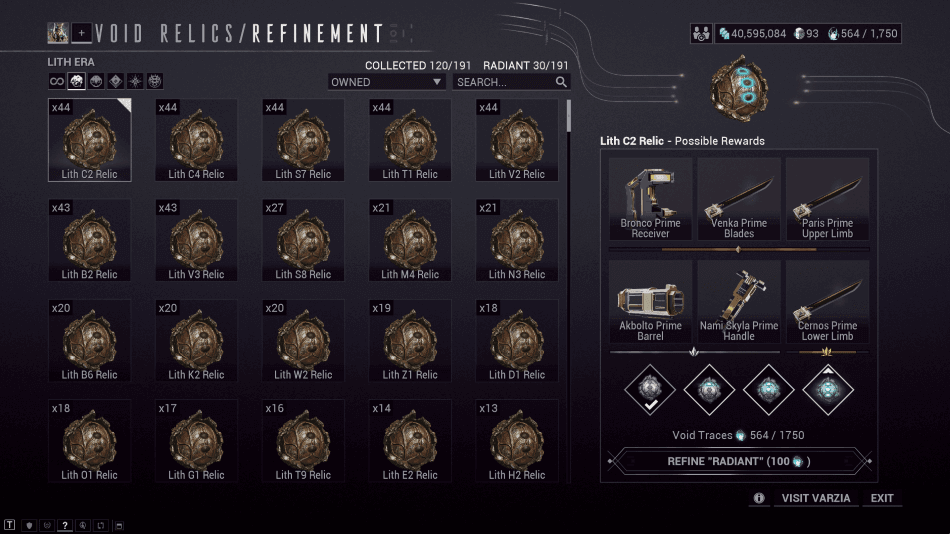Choose the Lith M4 Relic tile
This screenshot has height=534, width=950.
pyautogui.click(x=410, y=240)
